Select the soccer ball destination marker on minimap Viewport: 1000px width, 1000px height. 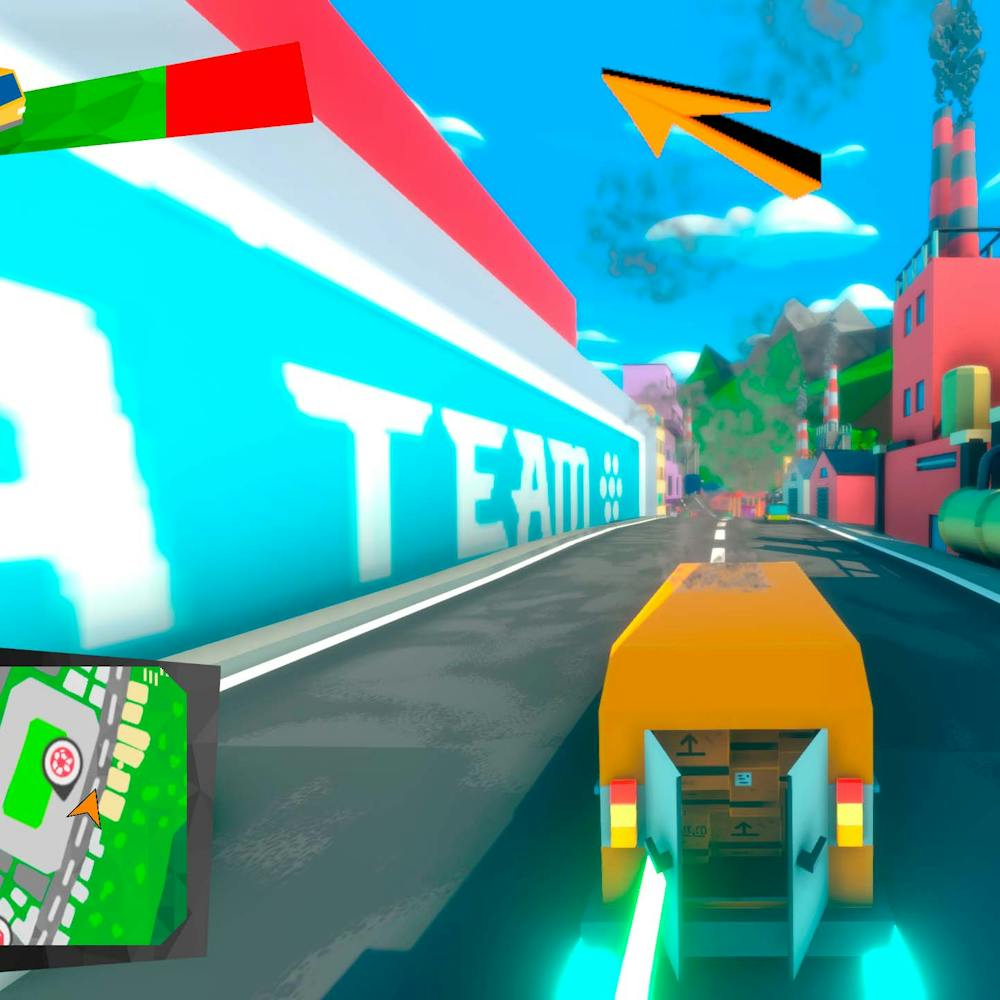[63, 762]
